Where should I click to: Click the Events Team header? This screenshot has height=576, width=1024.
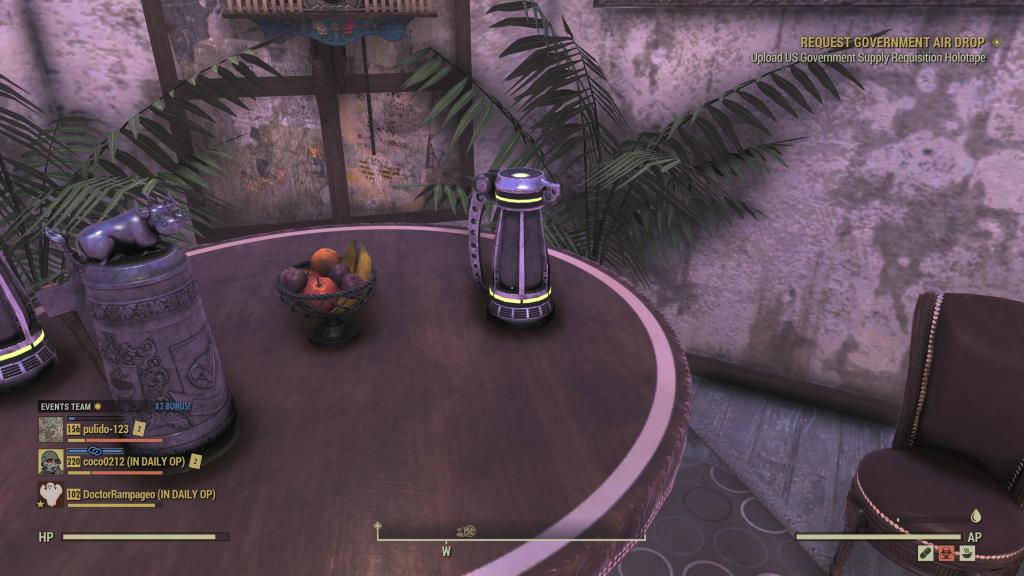click(65, 407)
